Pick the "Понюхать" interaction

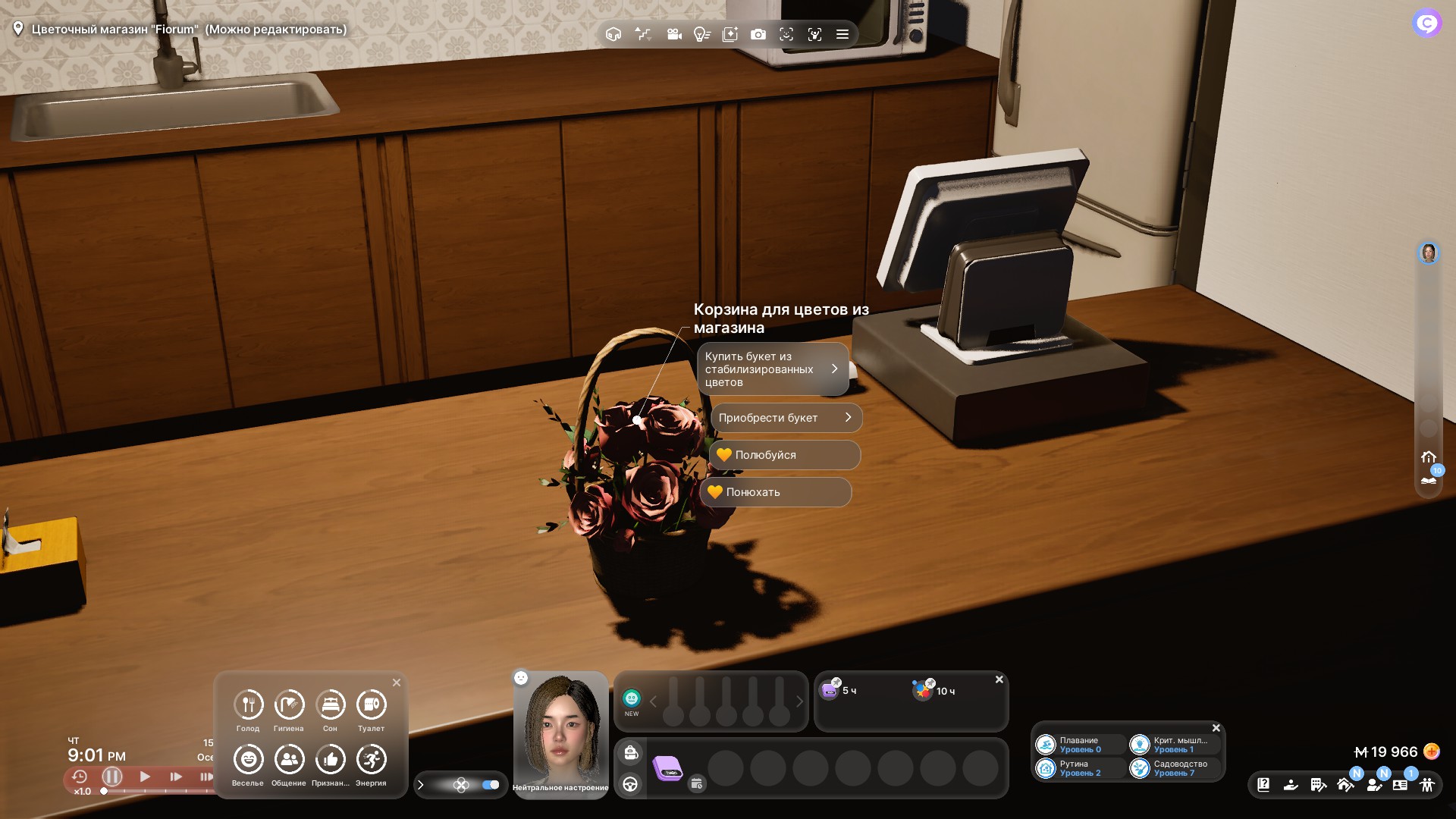point(775,492)
